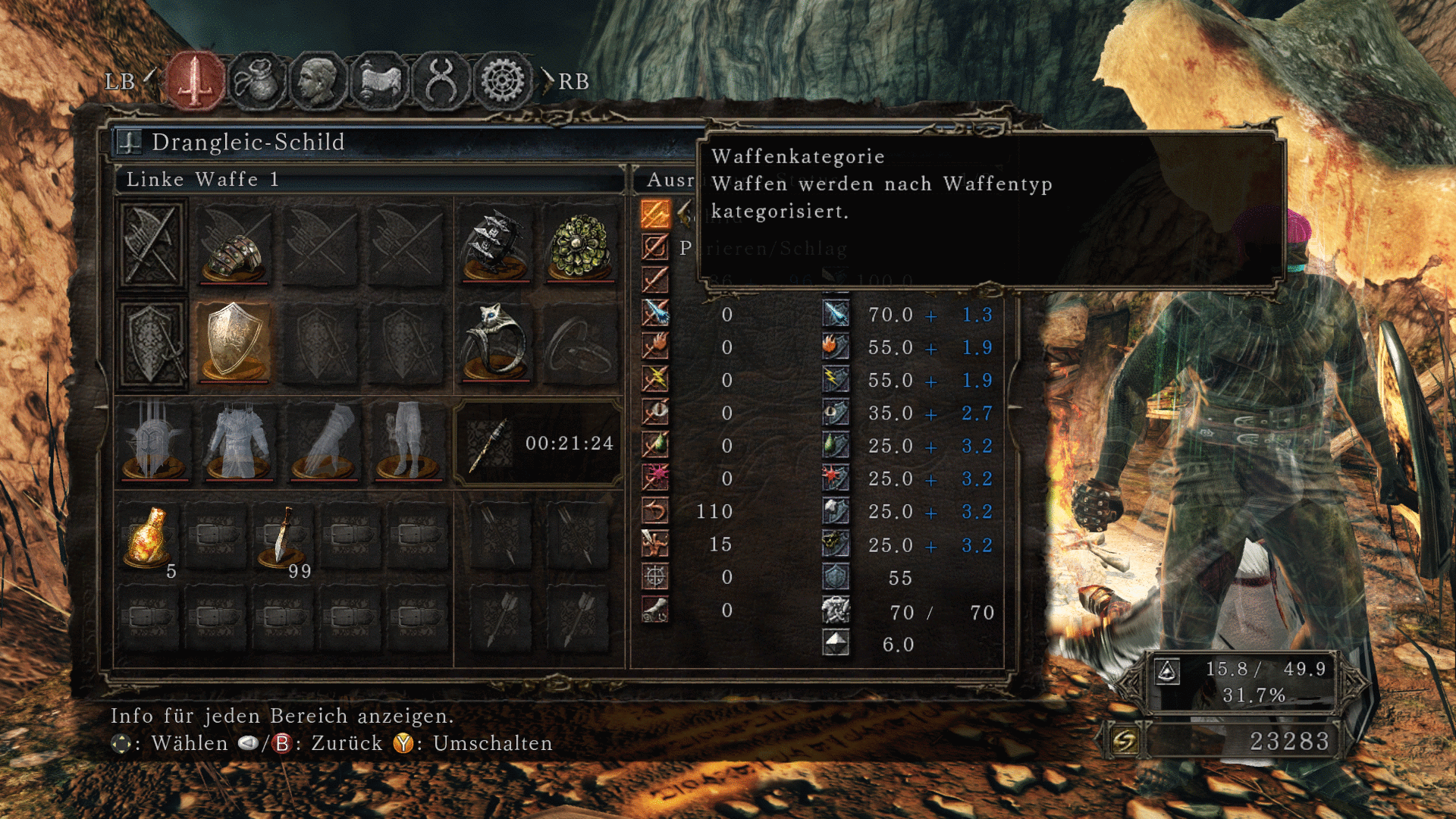The height and width of the screenshot is (819, 1456).
Task: Select the equipped Drangleic shield slot
Action: point(234,343)
